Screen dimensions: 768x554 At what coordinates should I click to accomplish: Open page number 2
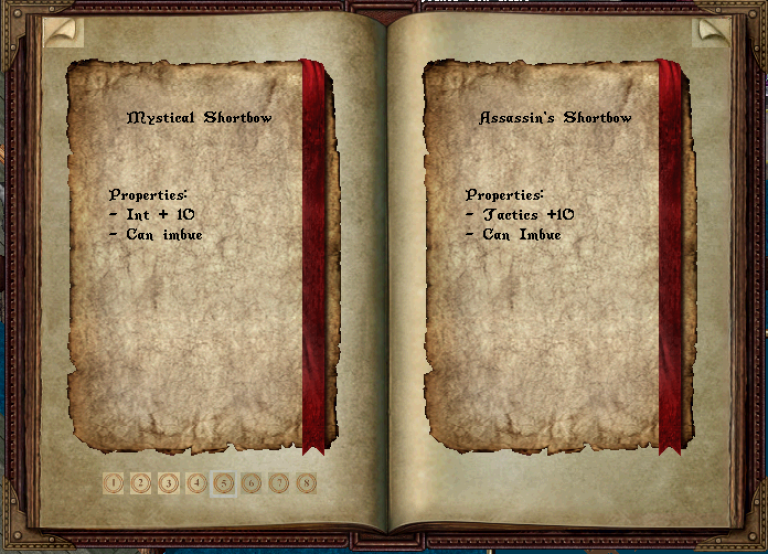[x=141, y=484]
